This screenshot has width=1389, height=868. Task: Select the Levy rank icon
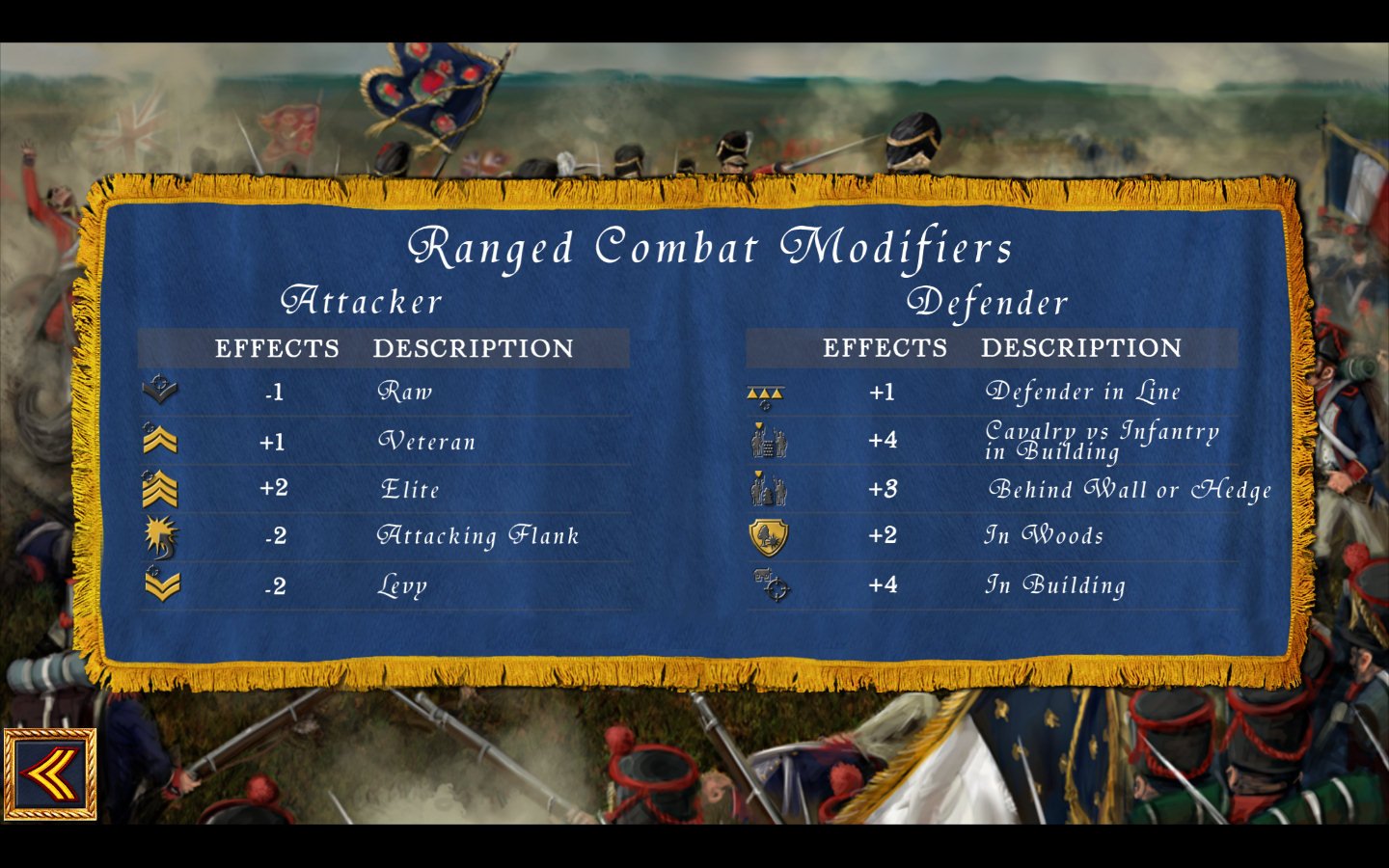point(162,585)
